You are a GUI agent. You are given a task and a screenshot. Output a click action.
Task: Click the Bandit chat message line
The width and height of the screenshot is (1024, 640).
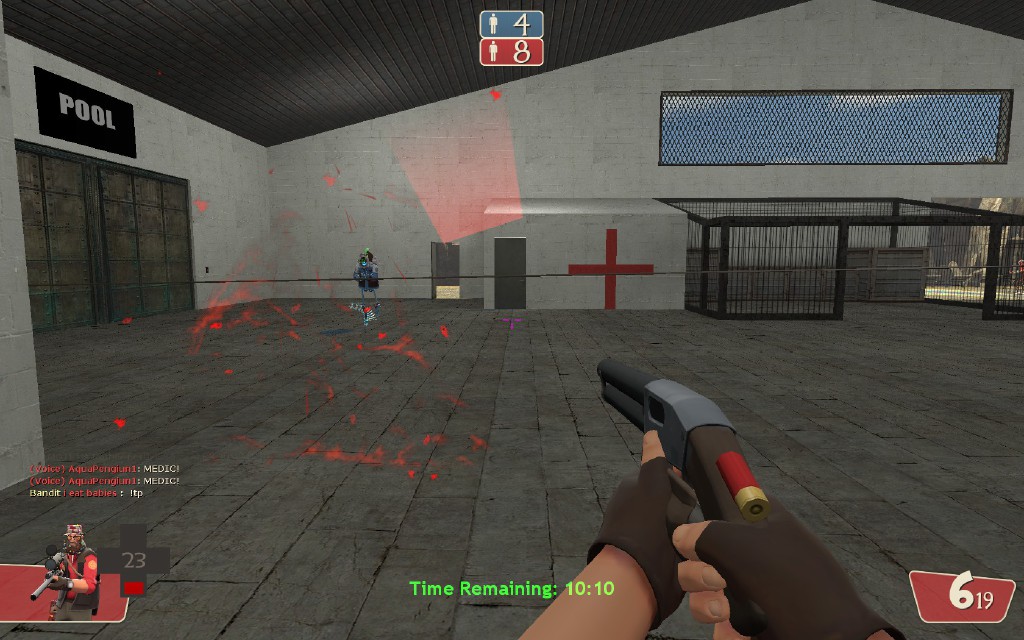pyautogui.click(x=87, y=492)
